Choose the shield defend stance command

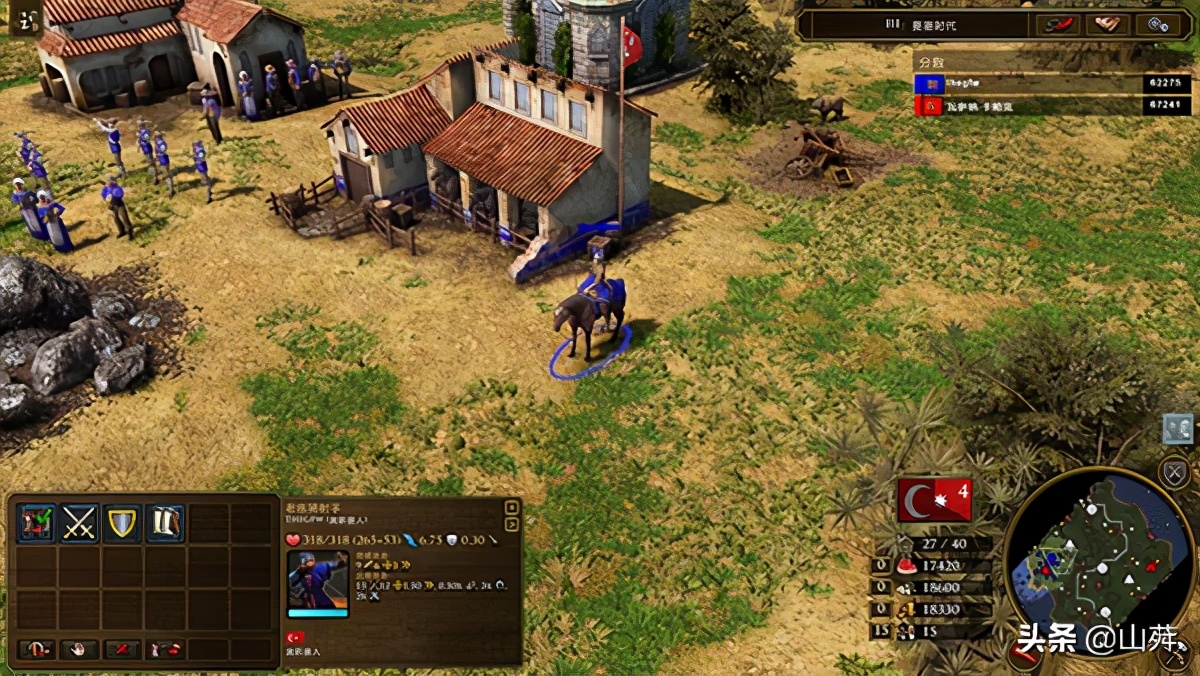122,523
